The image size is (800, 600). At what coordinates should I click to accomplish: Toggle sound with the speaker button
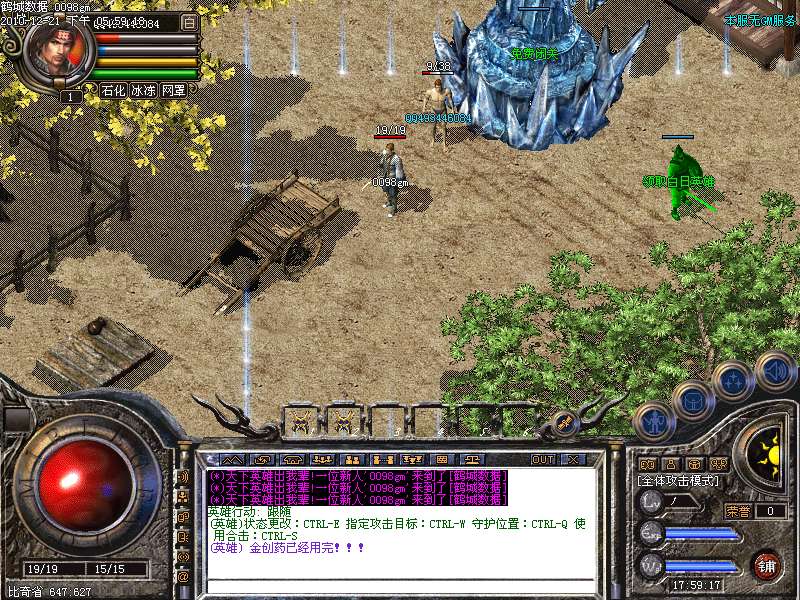coord(774,369)
